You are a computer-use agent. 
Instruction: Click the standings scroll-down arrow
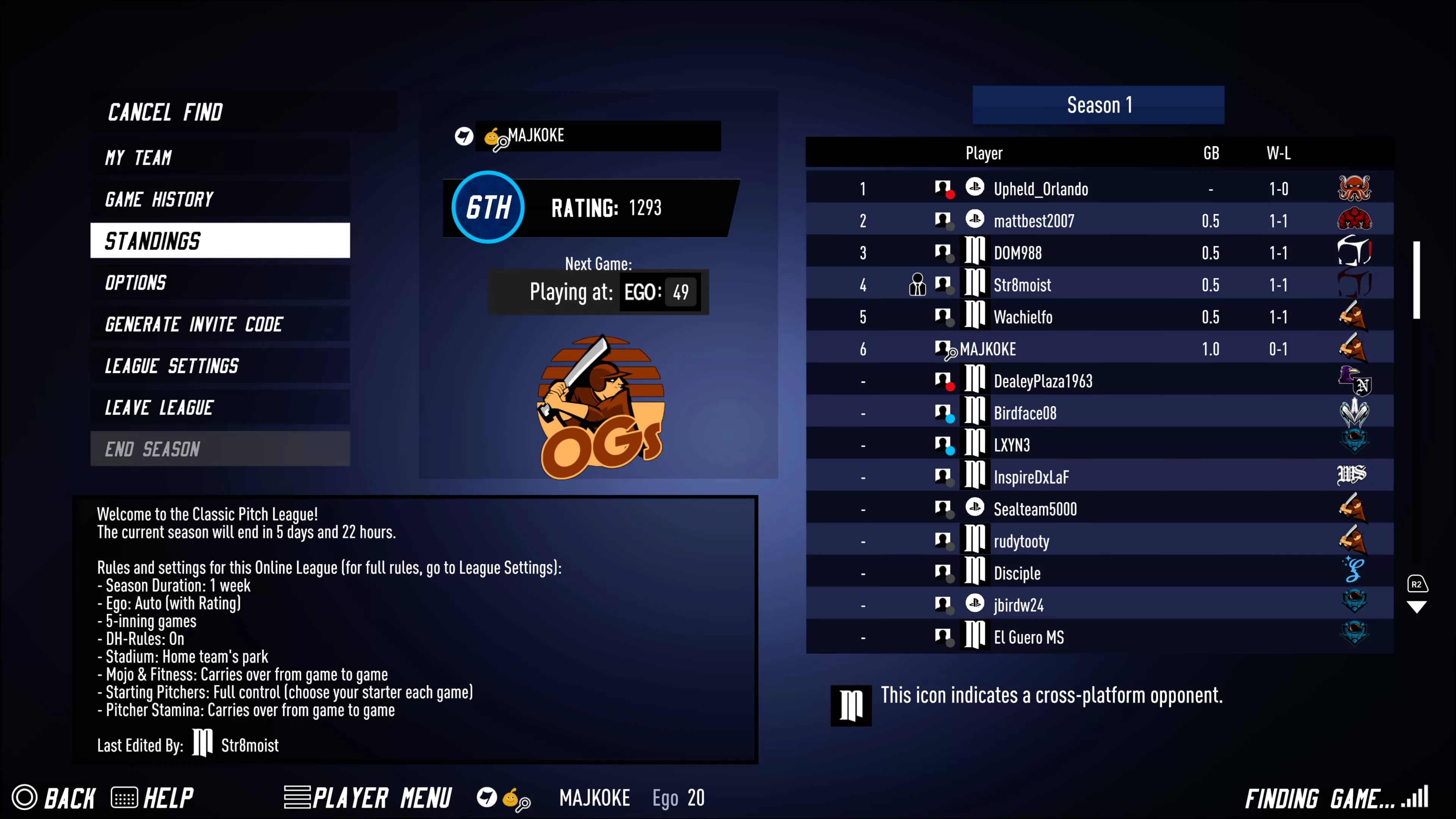coord(1416,607)
